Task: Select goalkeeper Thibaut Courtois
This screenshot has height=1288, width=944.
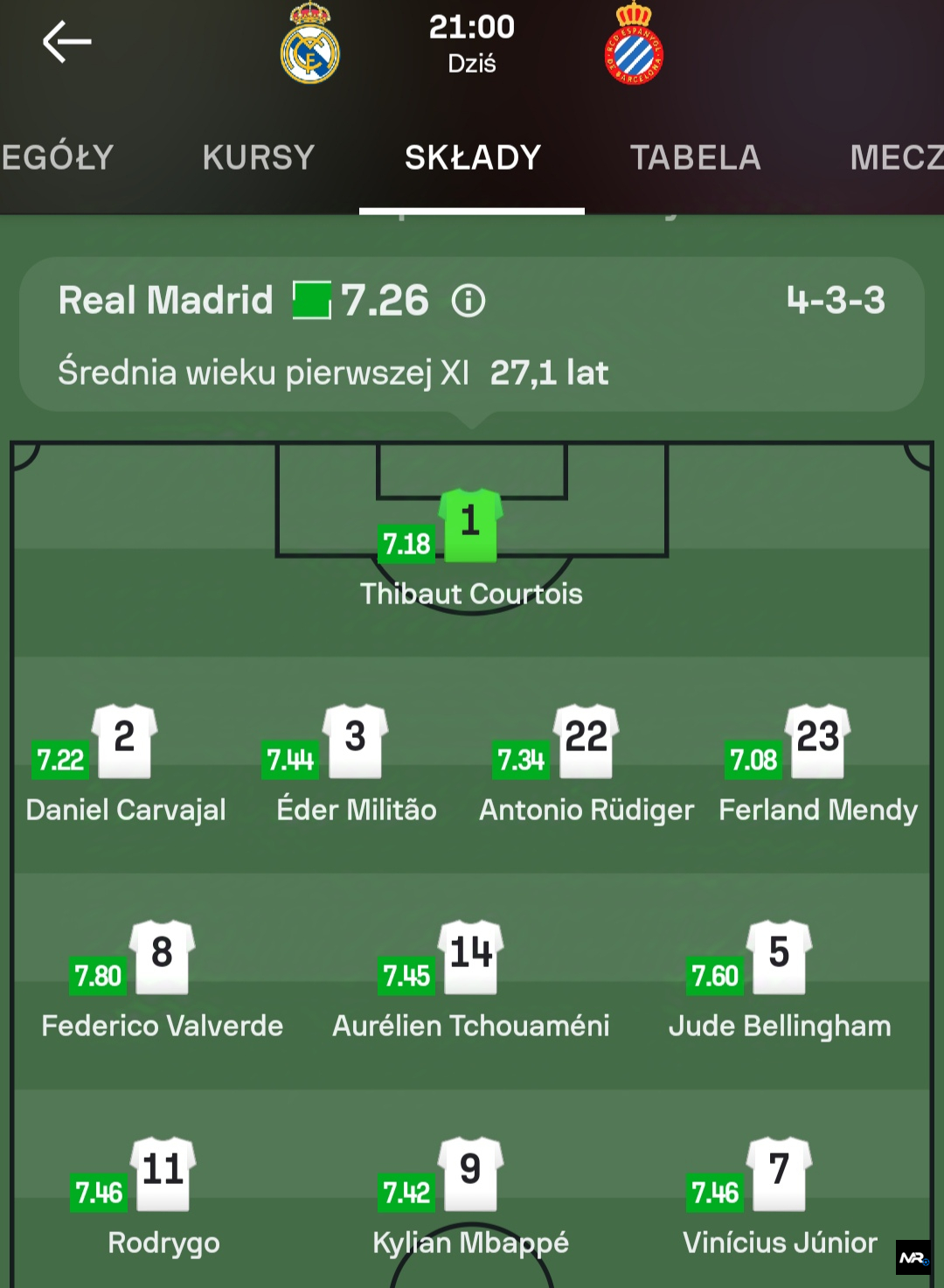Action: 470,526
